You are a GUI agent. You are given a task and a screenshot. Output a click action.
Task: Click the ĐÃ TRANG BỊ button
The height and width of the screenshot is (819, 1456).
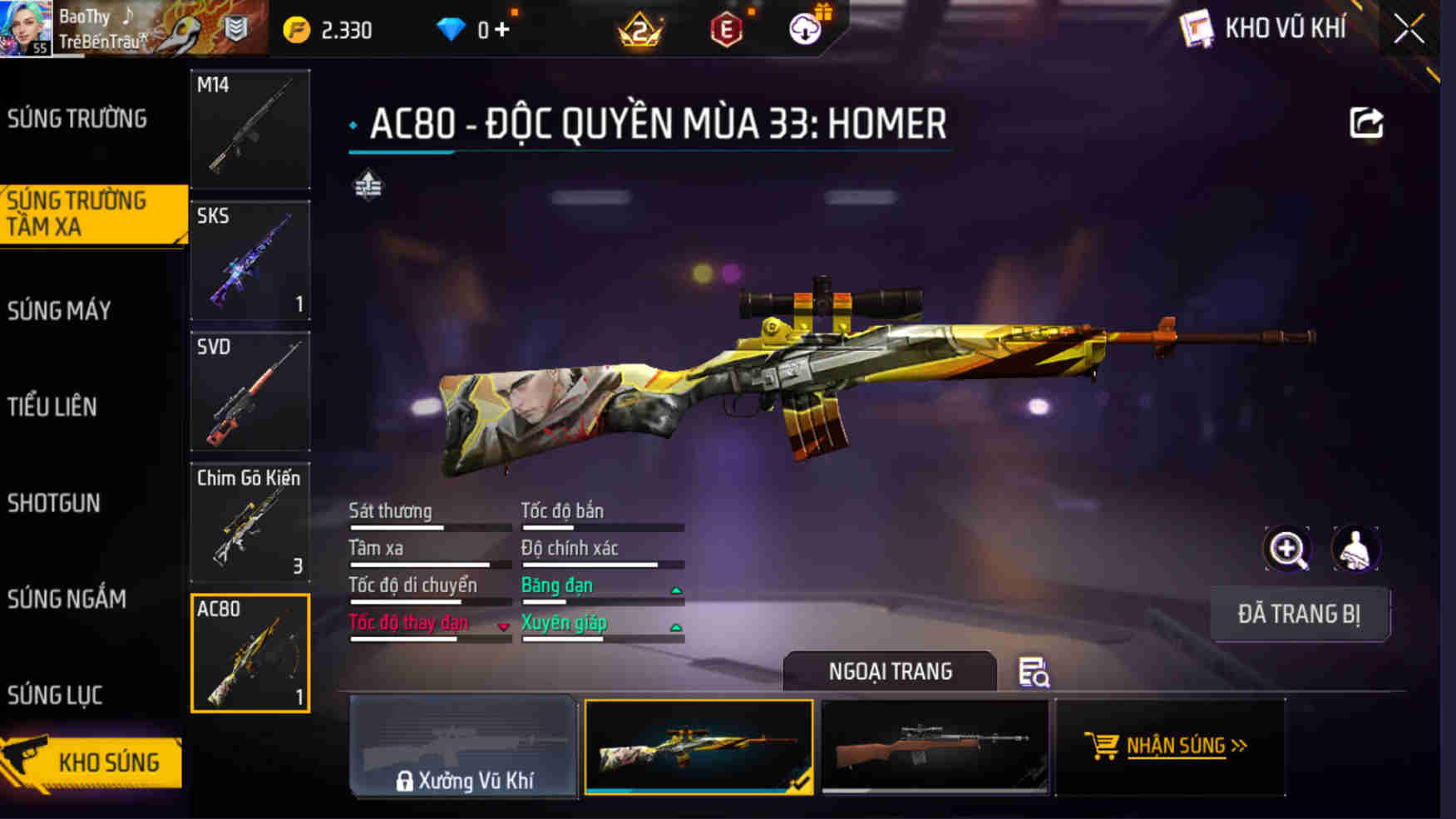1301,613
